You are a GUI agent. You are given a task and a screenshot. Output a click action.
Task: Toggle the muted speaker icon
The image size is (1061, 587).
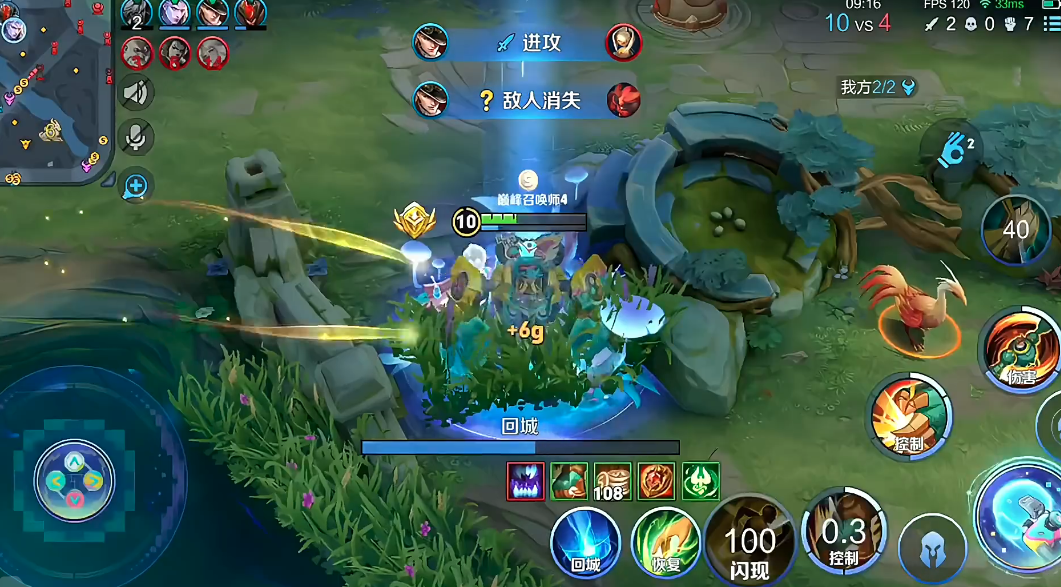click(x=136, y=93)
